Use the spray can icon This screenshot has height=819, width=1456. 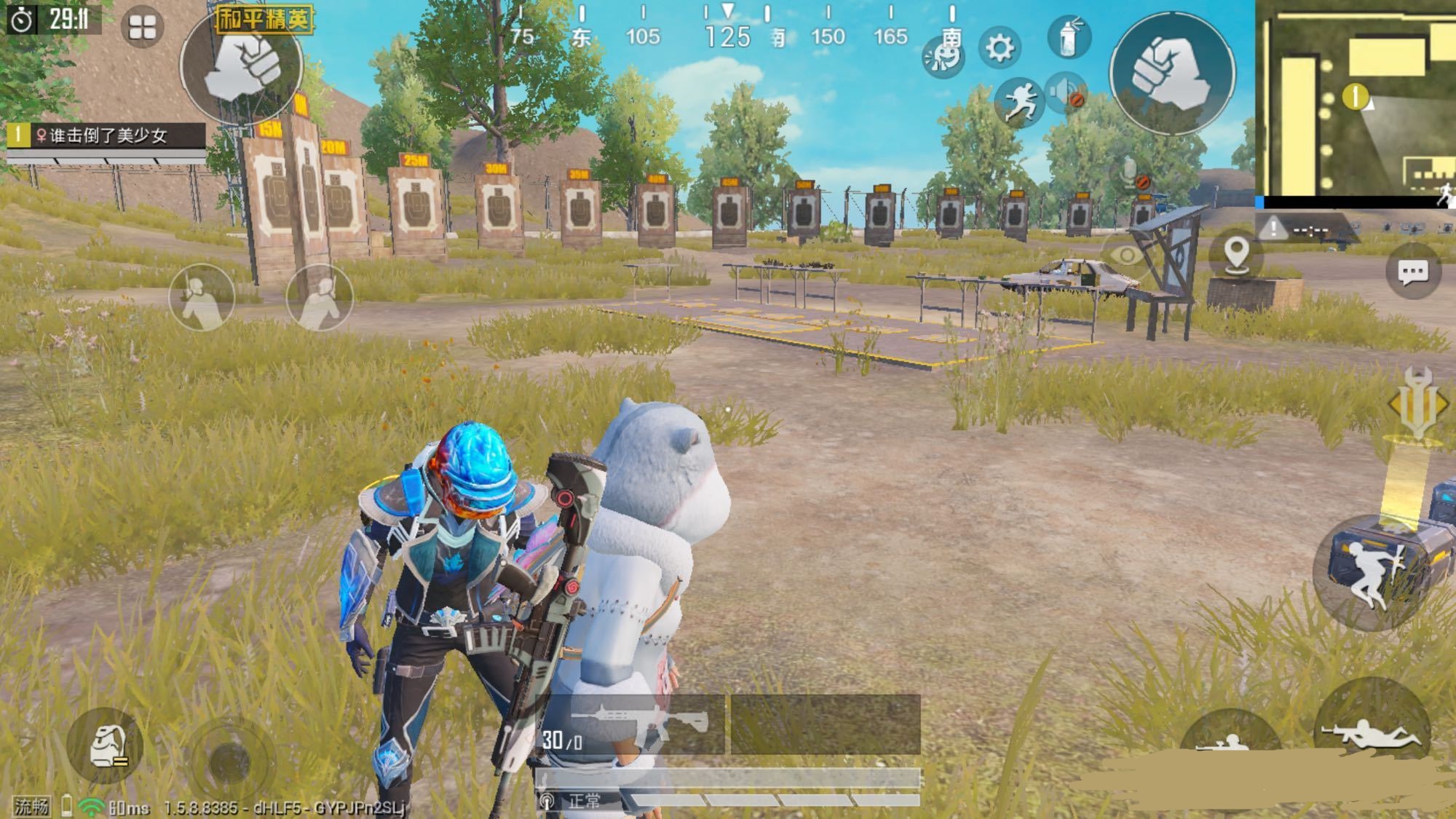pyautogui.click(x=1068, y=37)
